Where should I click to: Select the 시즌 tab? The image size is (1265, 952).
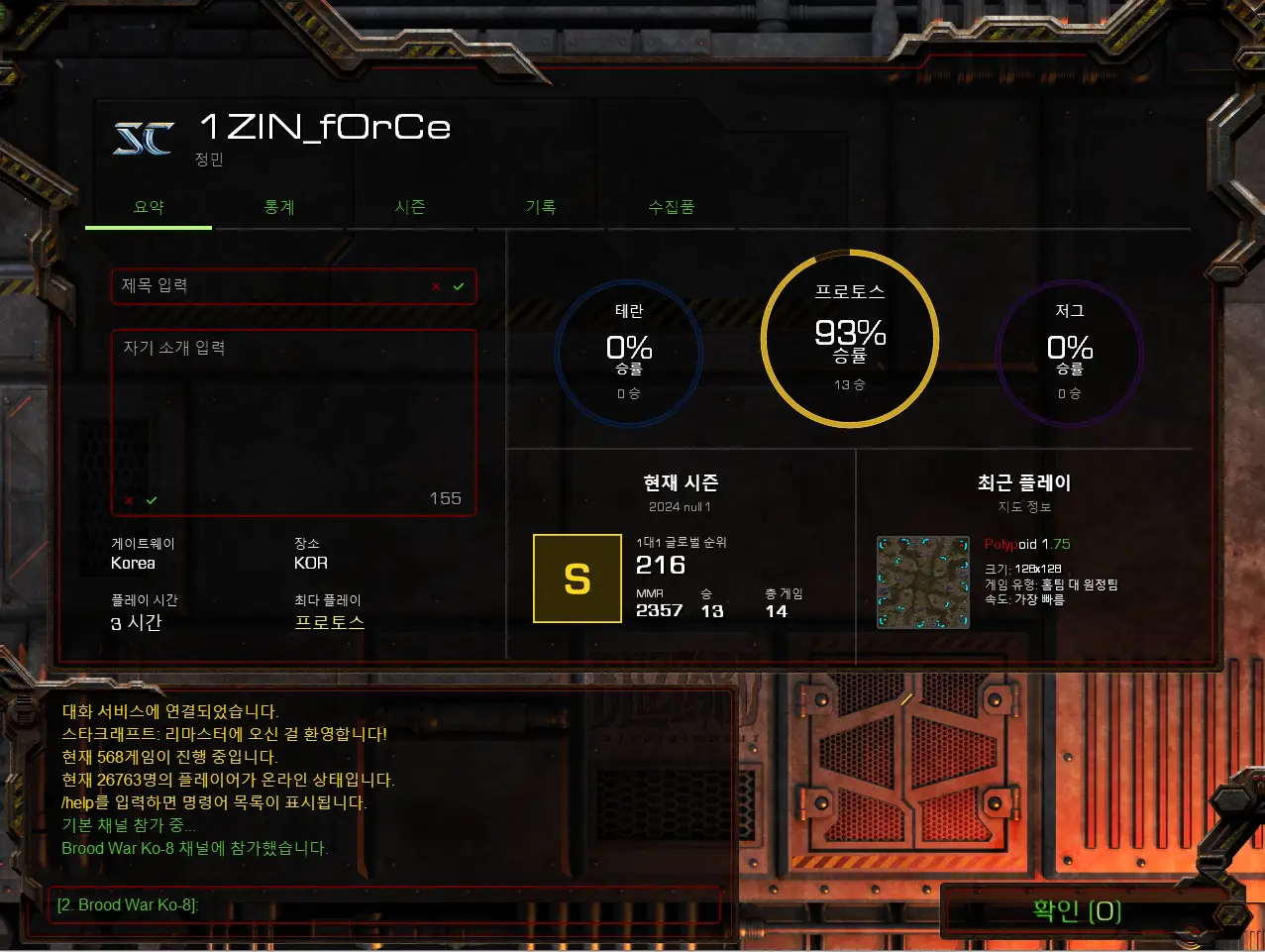410,207
